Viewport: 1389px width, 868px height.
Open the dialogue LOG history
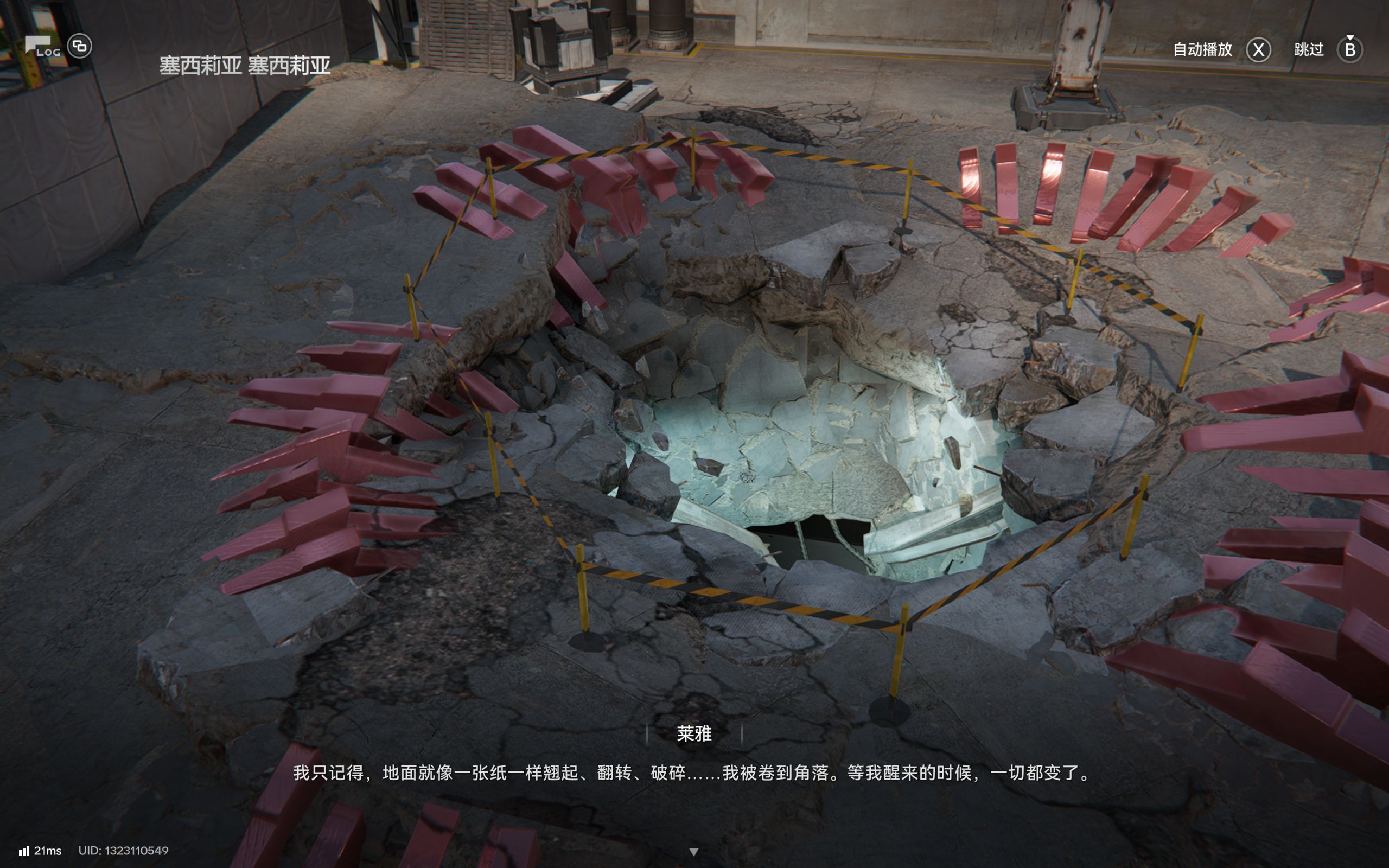pos(41,47)
